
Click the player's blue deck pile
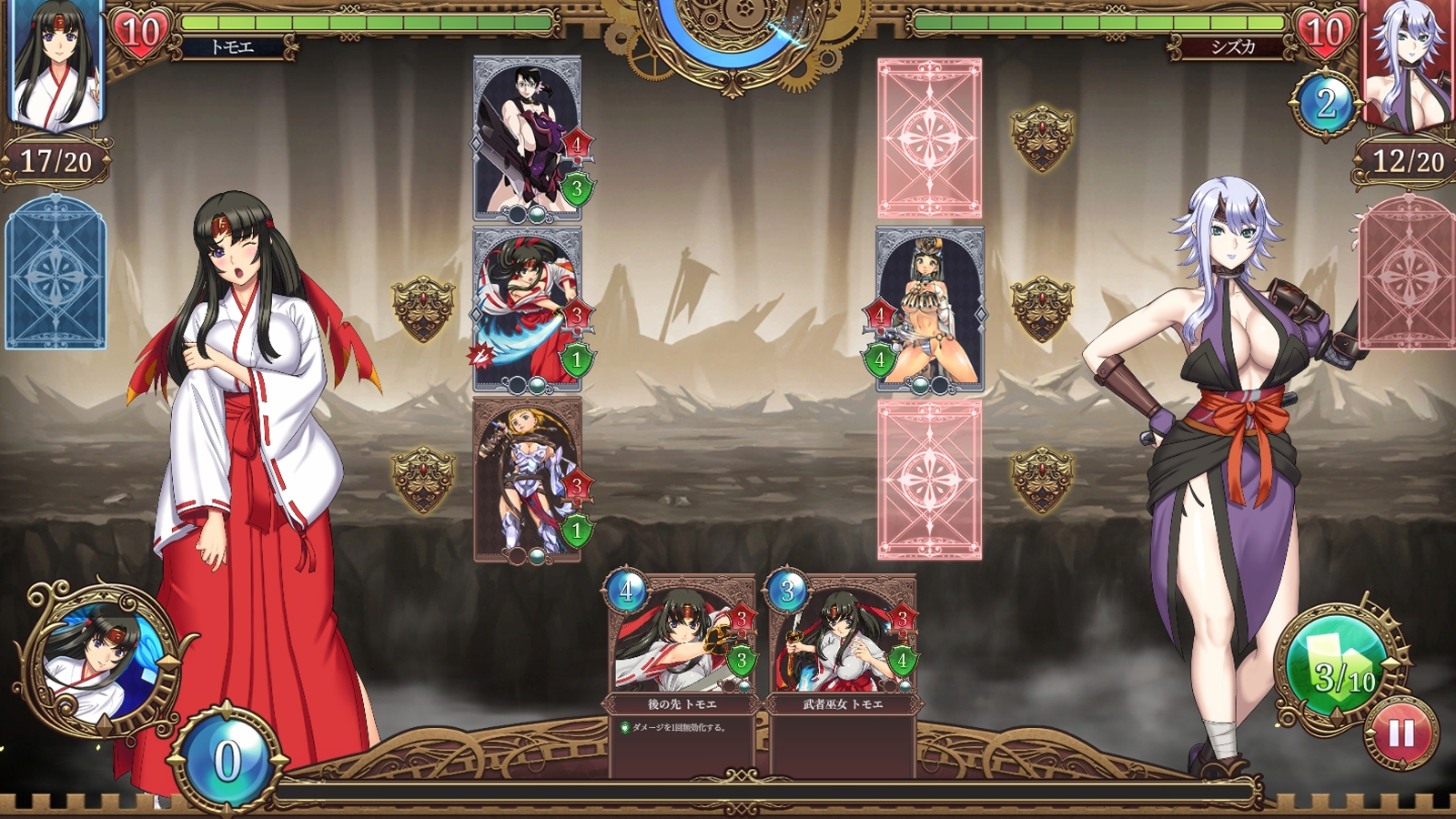click(x=56, y=273)
